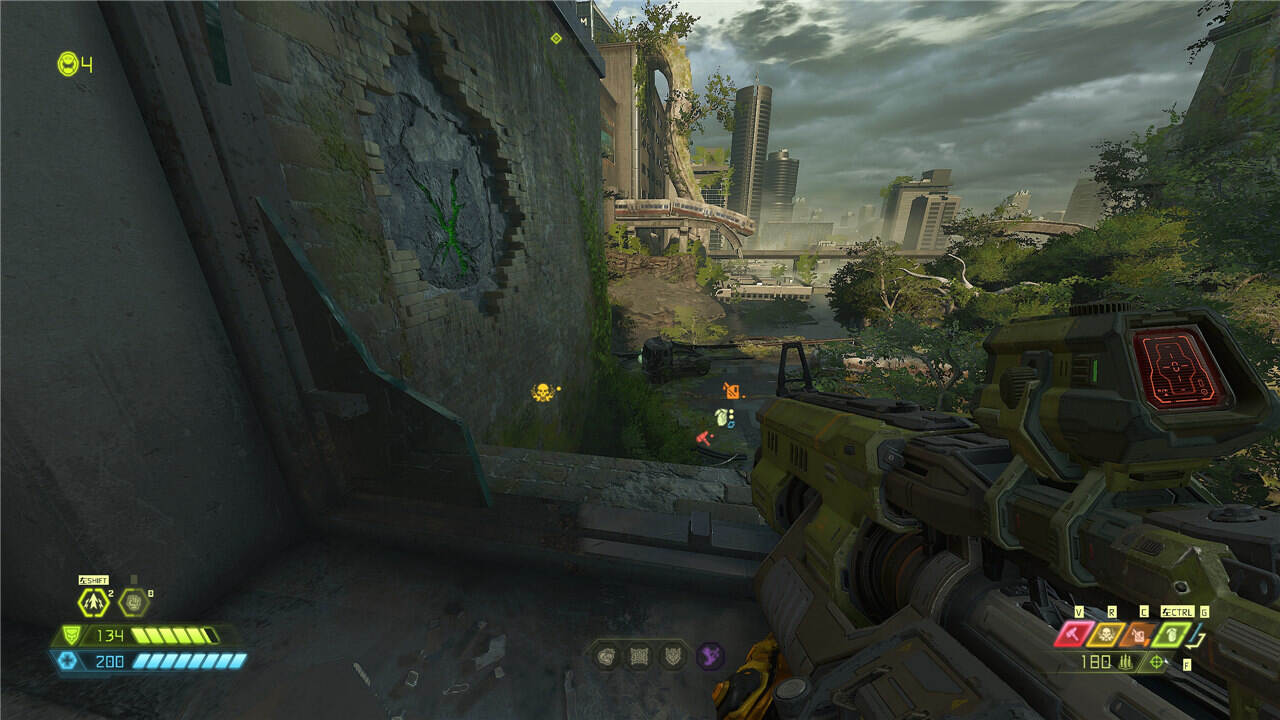Click the extra lives helmet icon
Screen dimensions: 1280x720
coord(67,63)
